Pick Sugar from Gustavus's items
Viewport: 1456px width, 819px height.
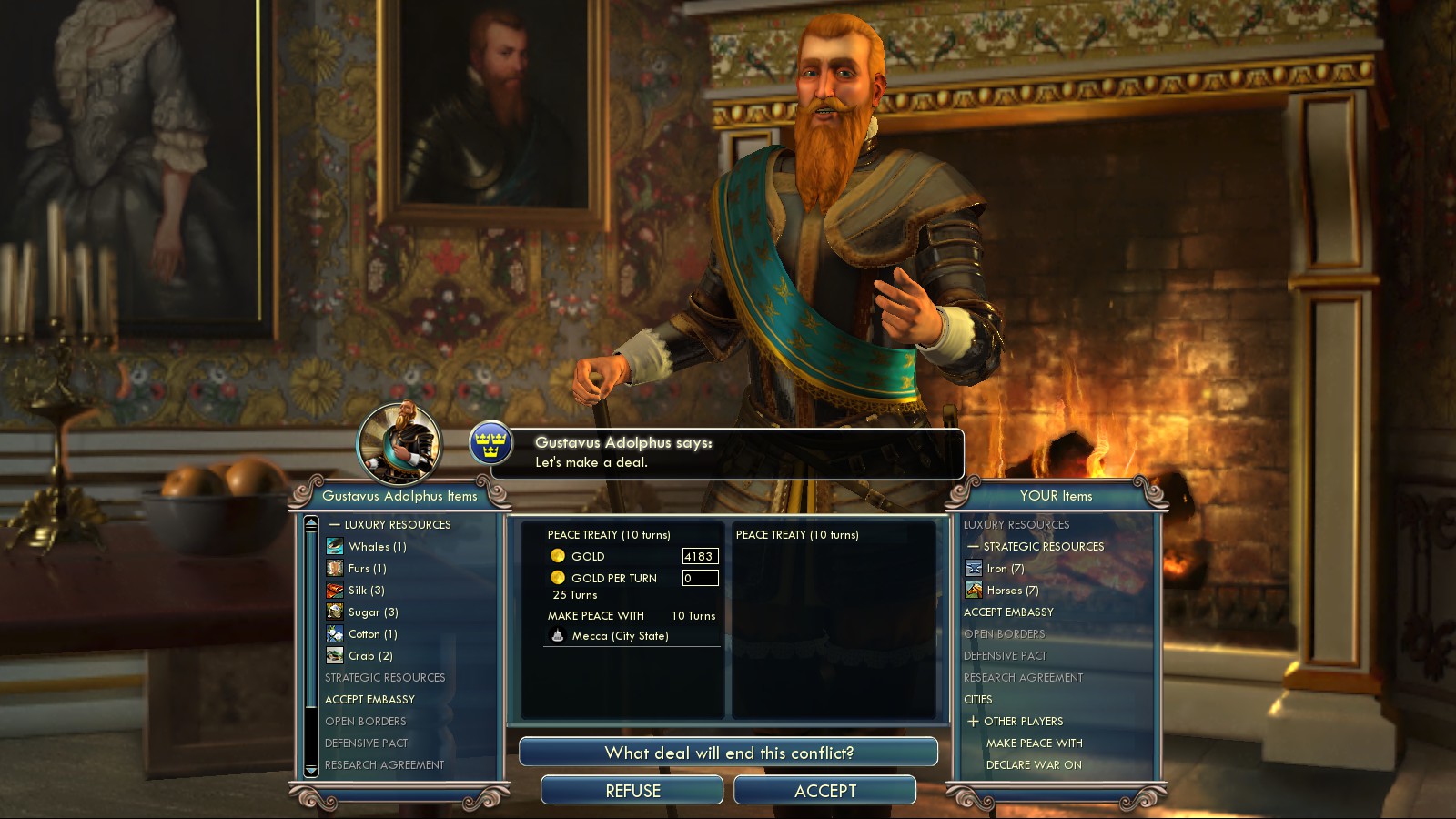coord(372,612)
